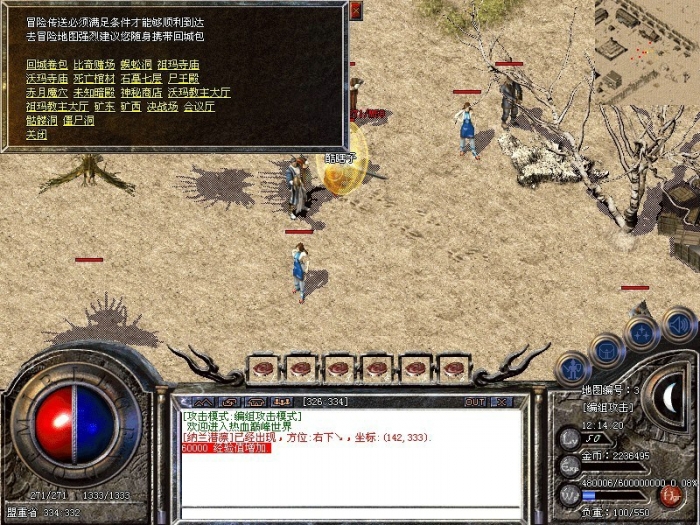
Task: Teleport to 僵尸洞
Action: (x=76, y=119)
